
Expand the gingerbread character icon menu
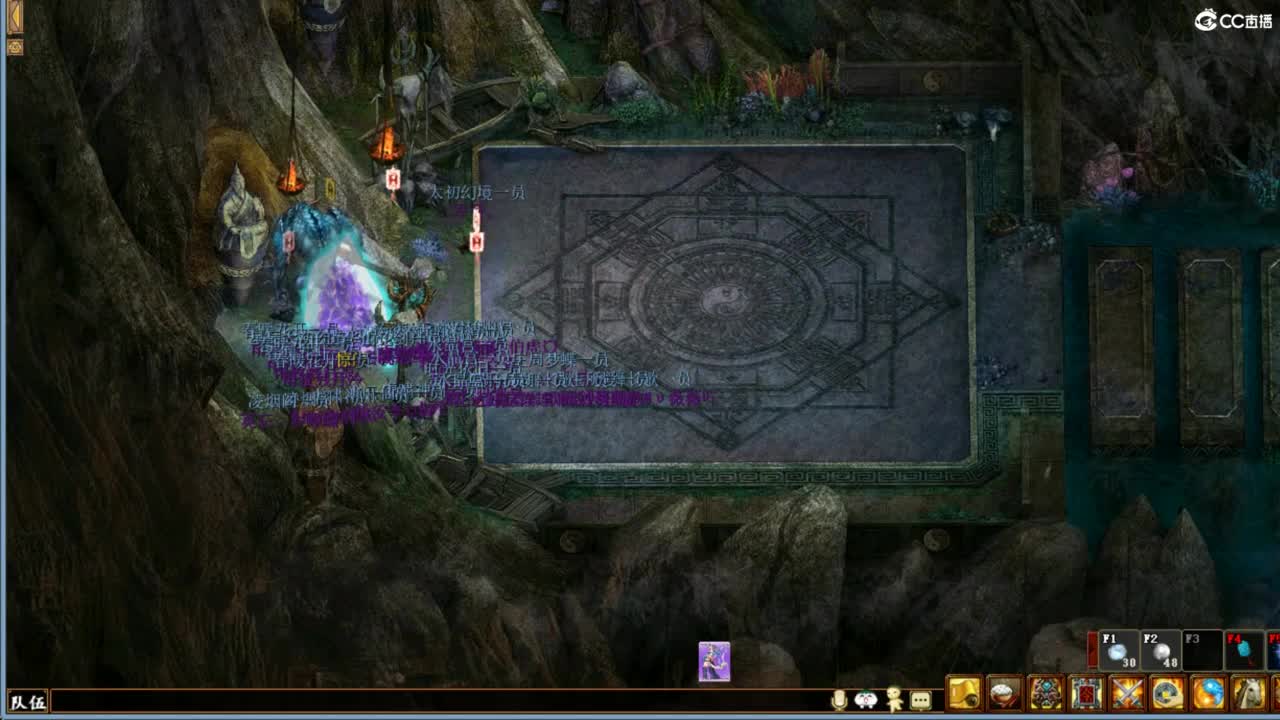click(893, 697)
